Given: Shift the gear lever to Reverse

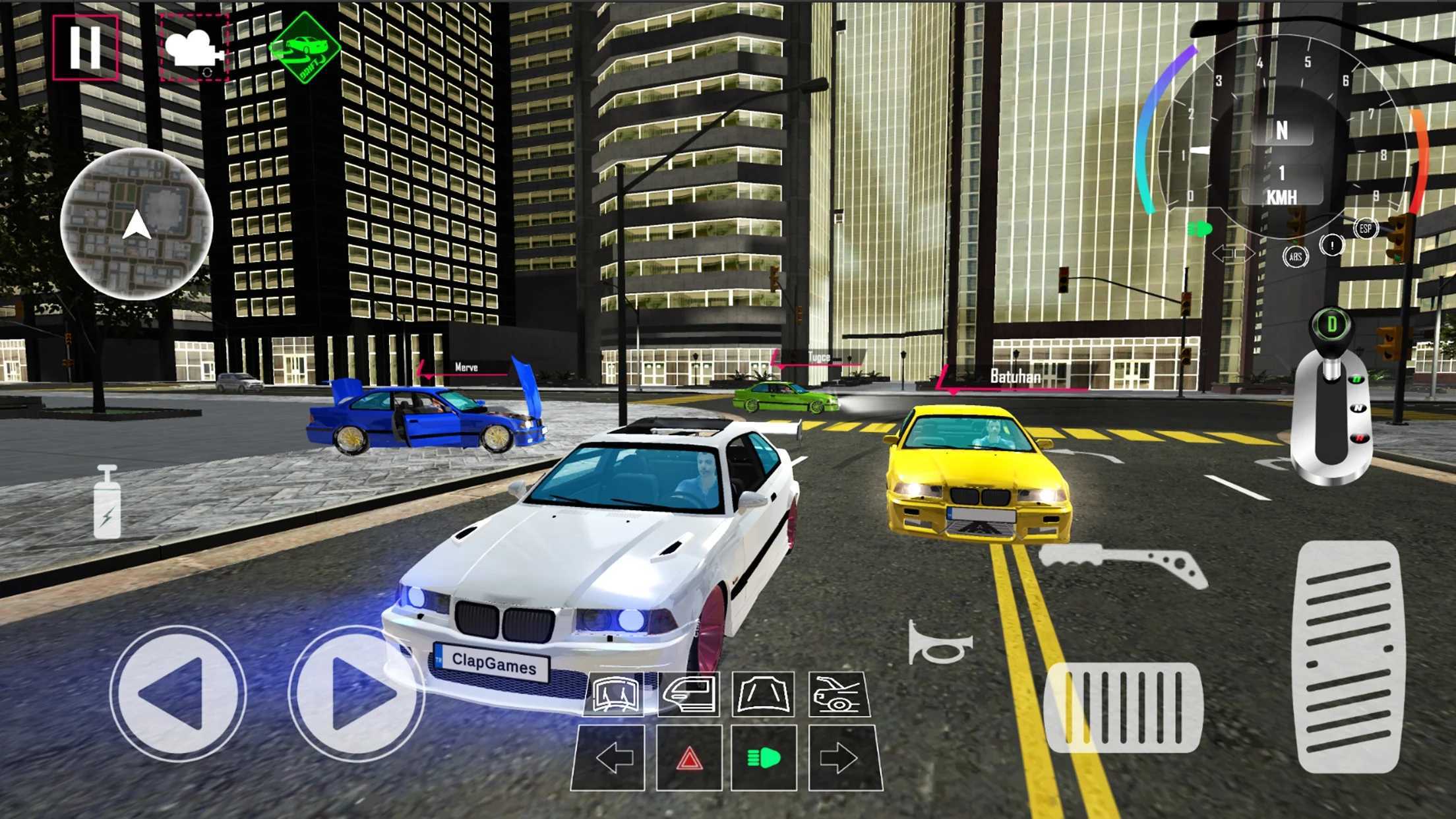Looking at the screenshot, I should 1359,437.
